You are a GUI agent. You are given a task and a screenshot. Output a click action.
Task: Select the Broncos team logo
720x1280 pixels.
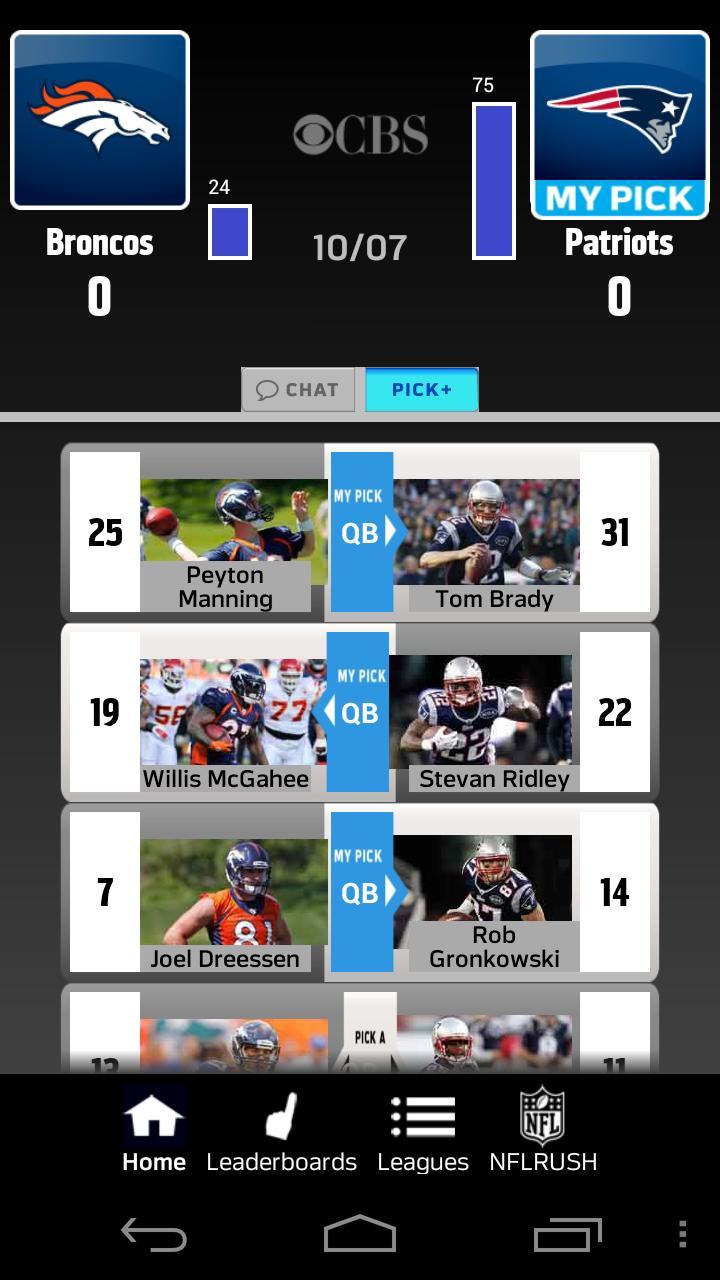[x=100, y=120]
